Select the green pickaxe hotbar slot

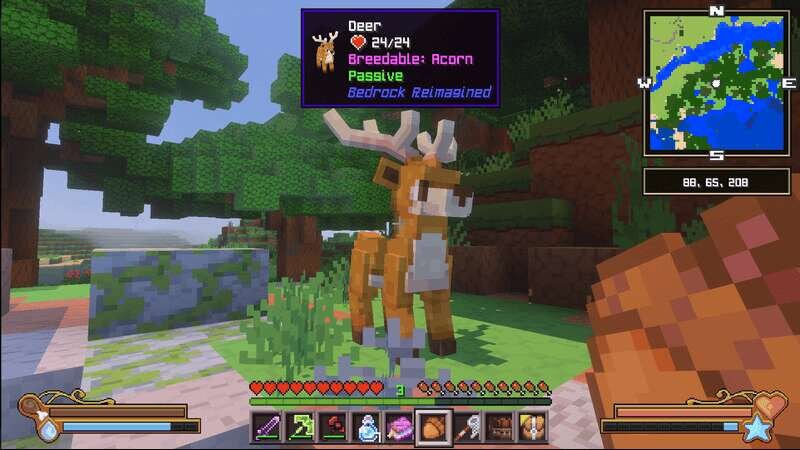[299, 425]
